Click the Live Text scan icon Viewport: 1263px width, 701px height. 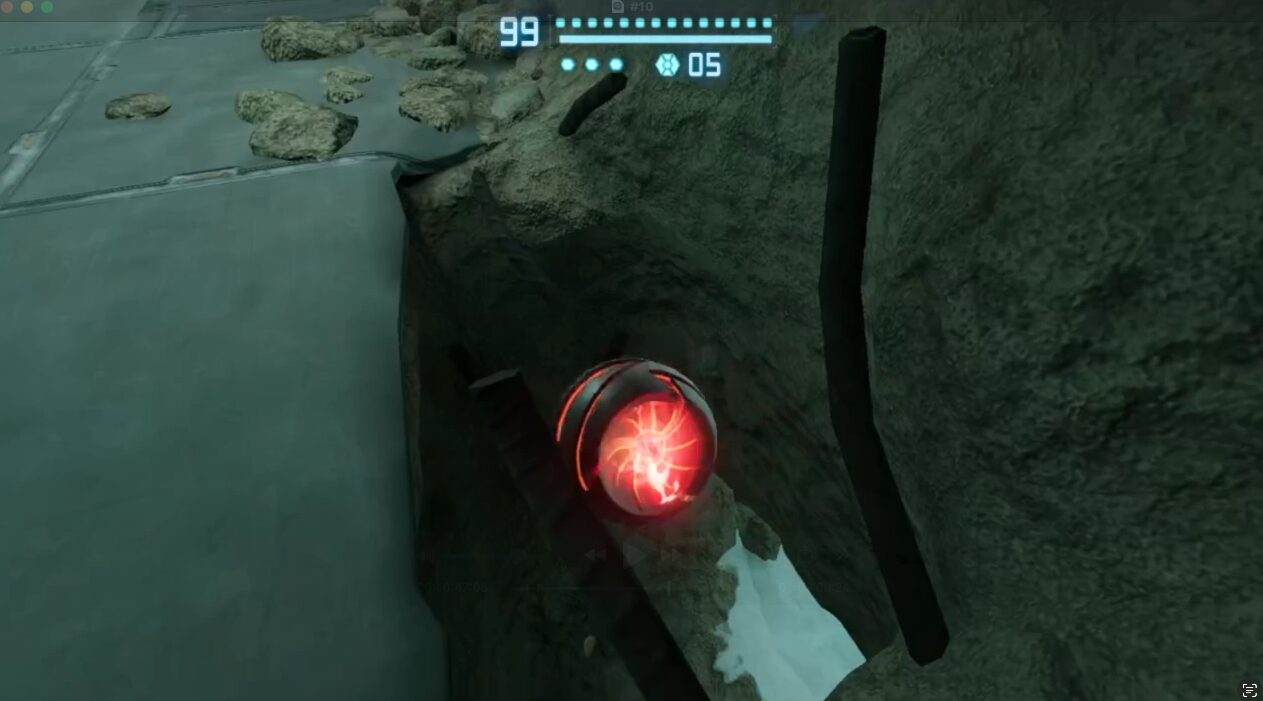[x=1249, y=689]
